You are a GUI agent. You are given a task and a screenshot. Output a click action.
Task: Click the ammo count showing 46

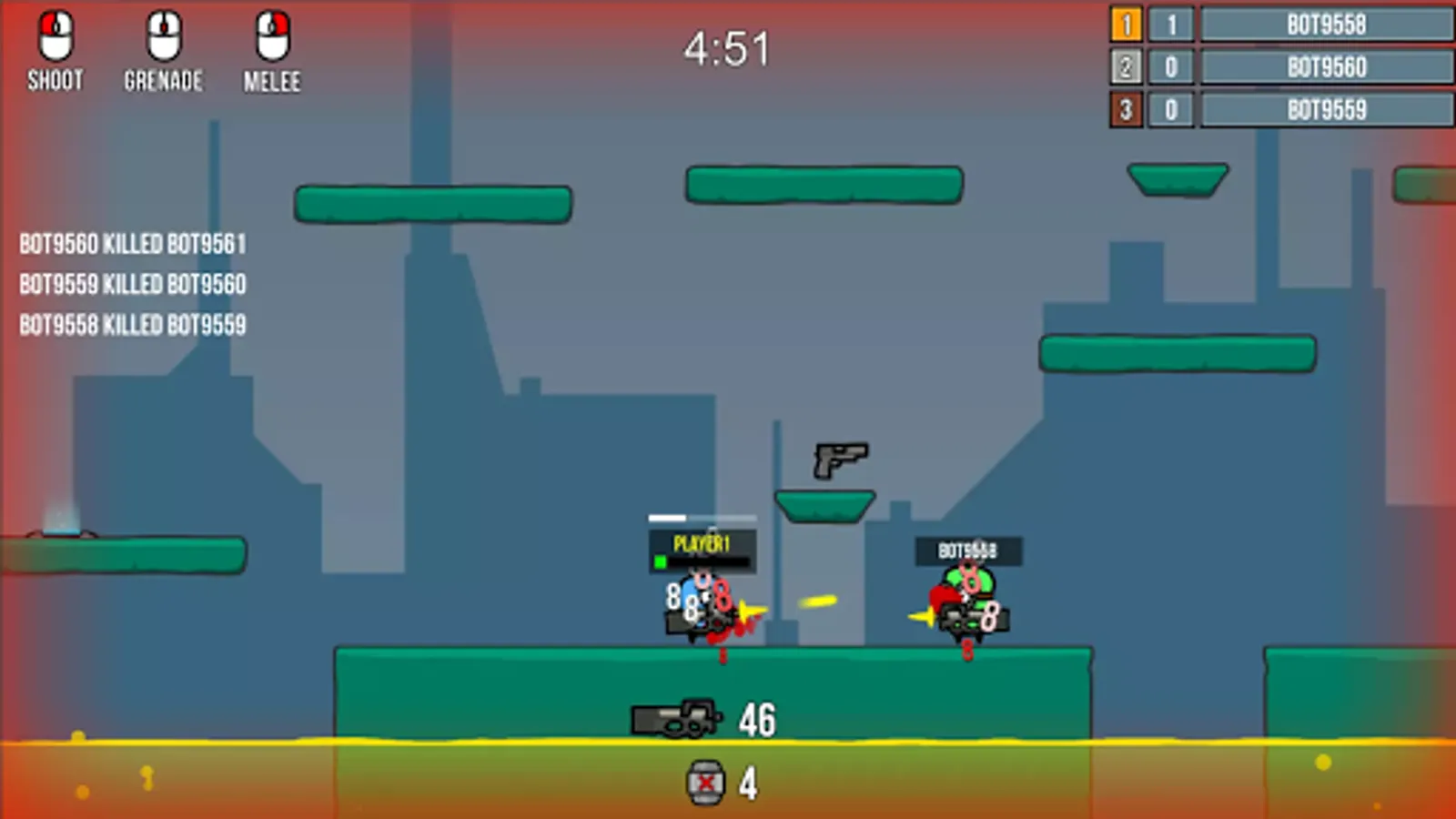click(756, 721)
